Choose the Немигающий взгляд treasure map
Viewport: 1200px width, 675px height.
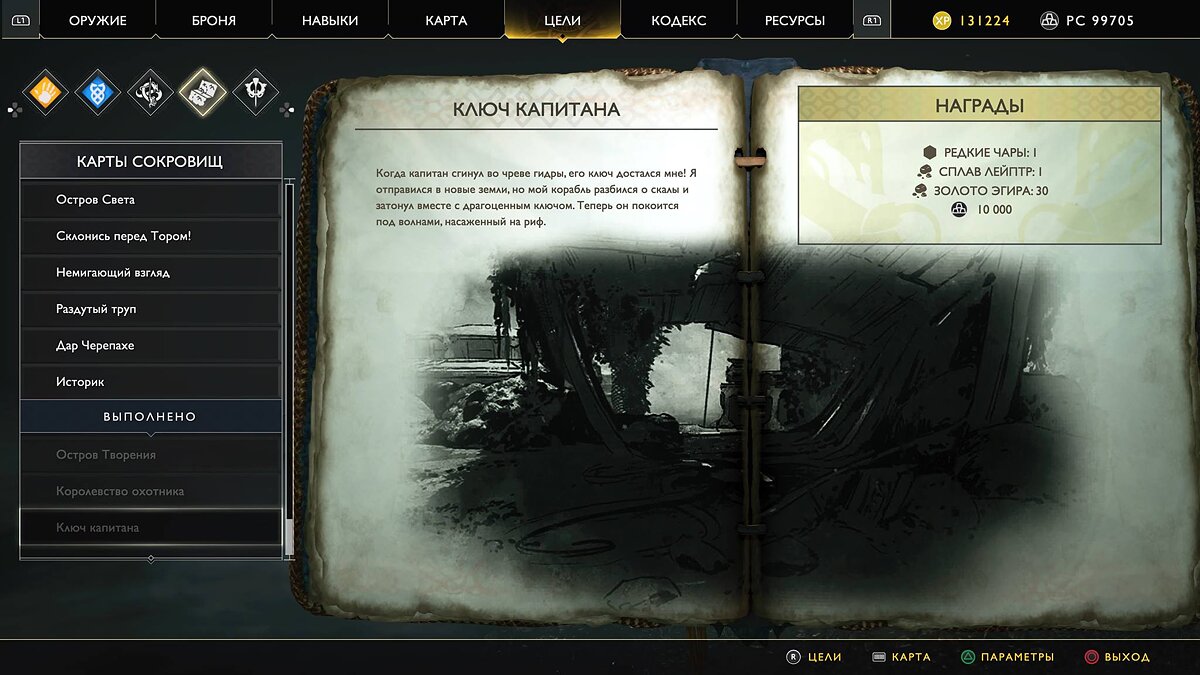(150, 272)
